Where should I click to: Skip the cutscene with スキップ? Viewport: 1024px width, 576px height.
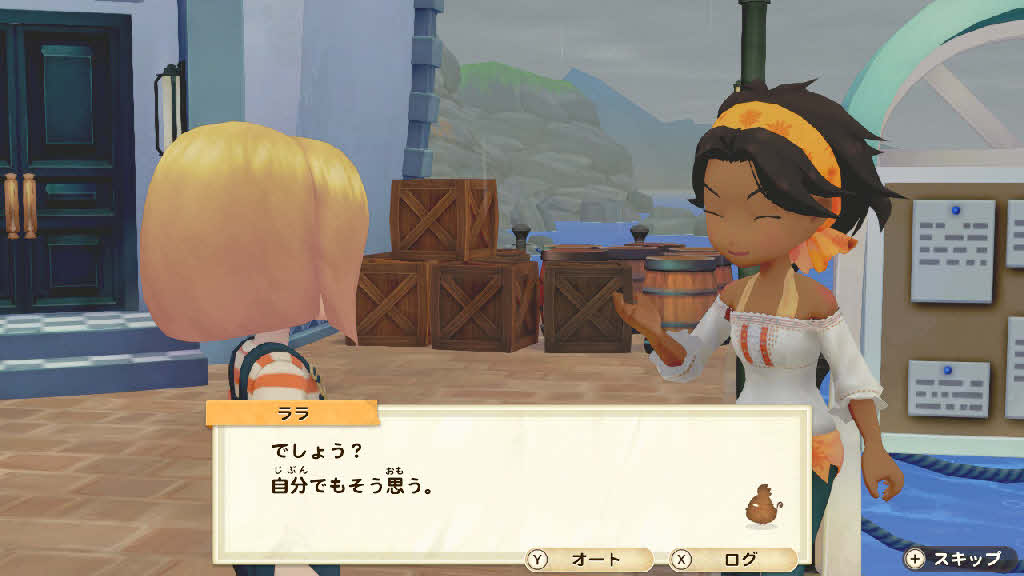pyautogui.click(x=955, y=558)
